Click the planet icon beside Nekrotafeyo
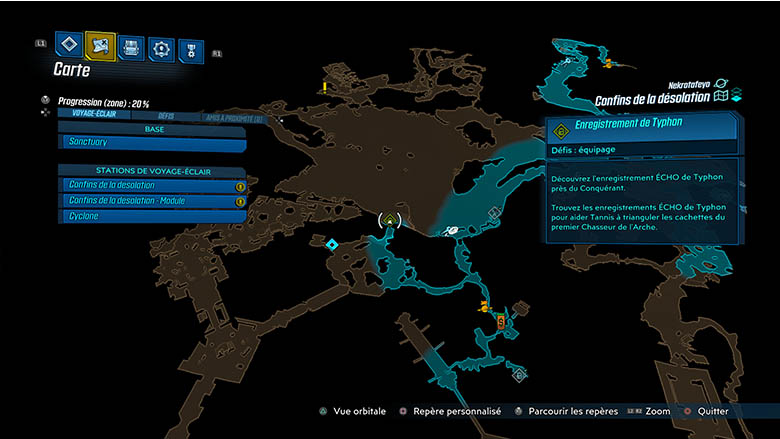This screenshot has height=439, width=780. pyautogui.click(x=721, y=85)
